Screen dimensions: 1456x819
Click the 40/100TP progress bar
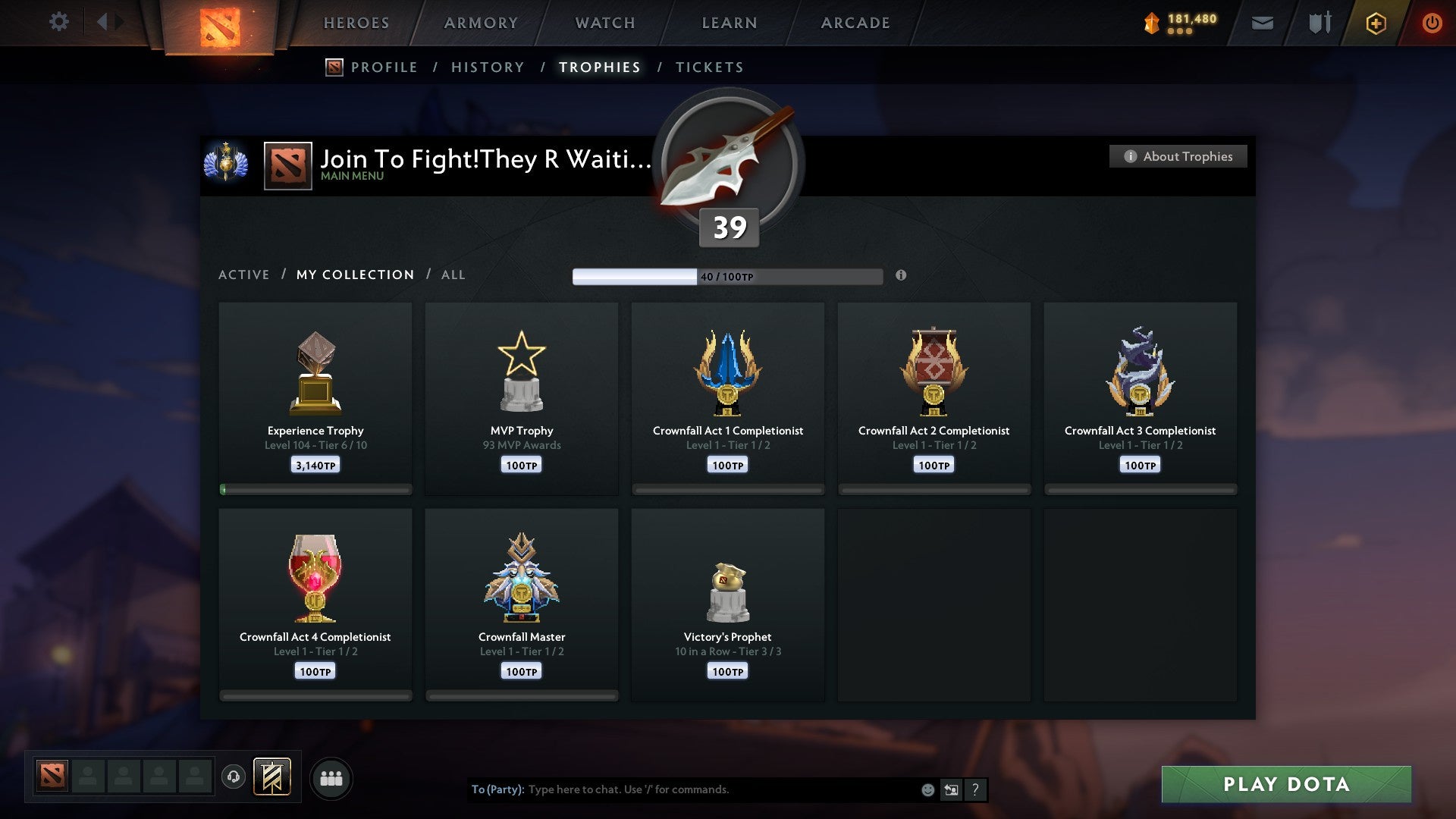point(728,276)
